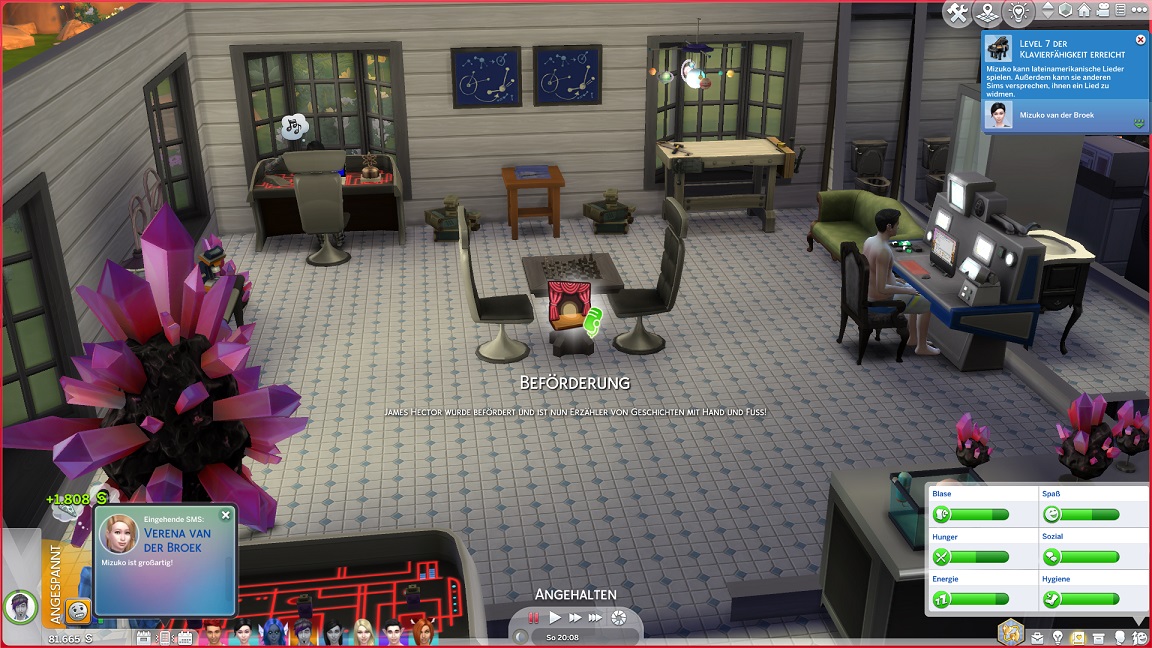
Task: Pause the game with the pause button
Action: [x=534, y=618]
